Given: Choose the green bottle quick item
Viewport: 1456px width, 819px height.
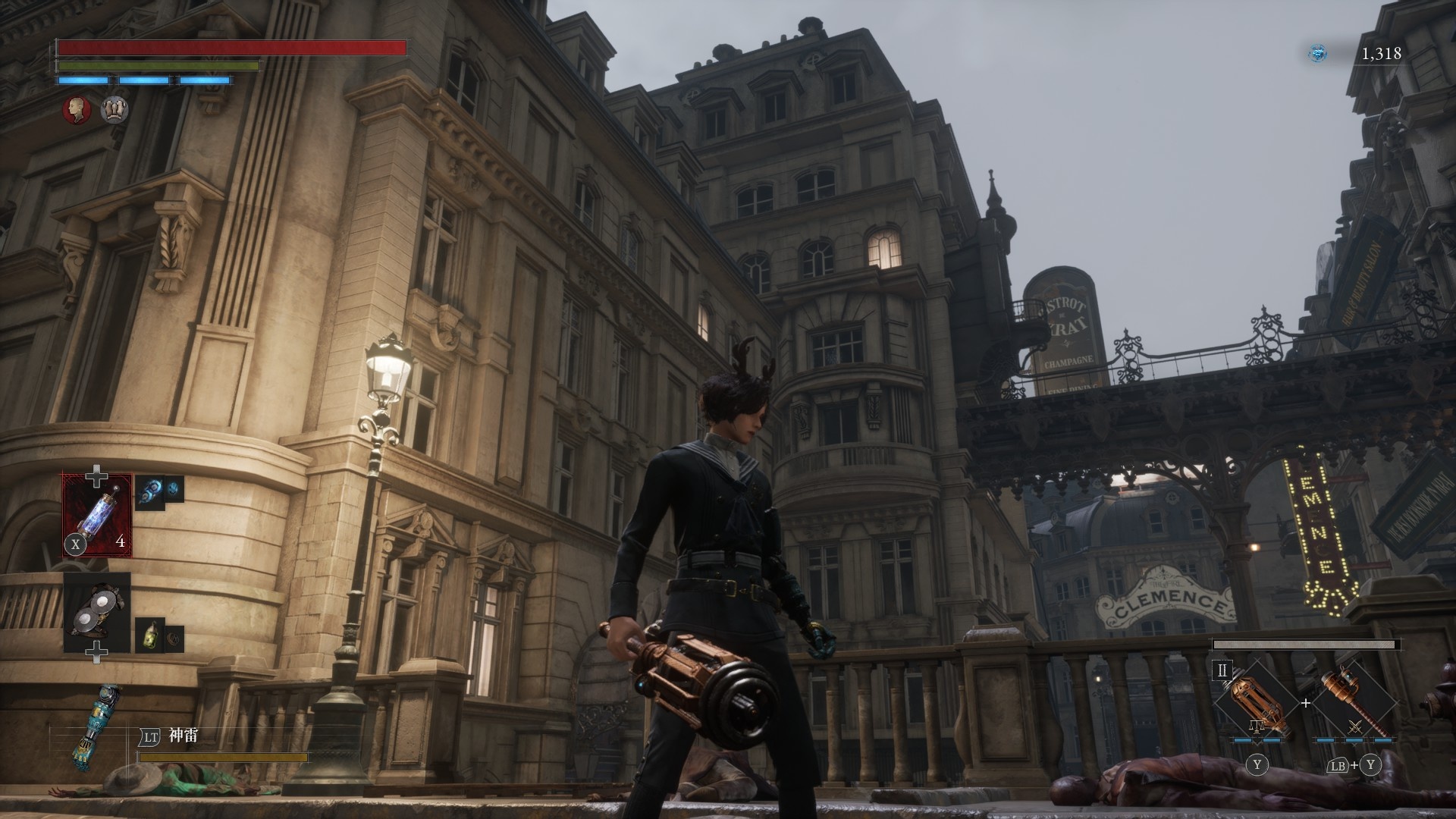Looking at the screenshot, I should (x=149, y=635).
